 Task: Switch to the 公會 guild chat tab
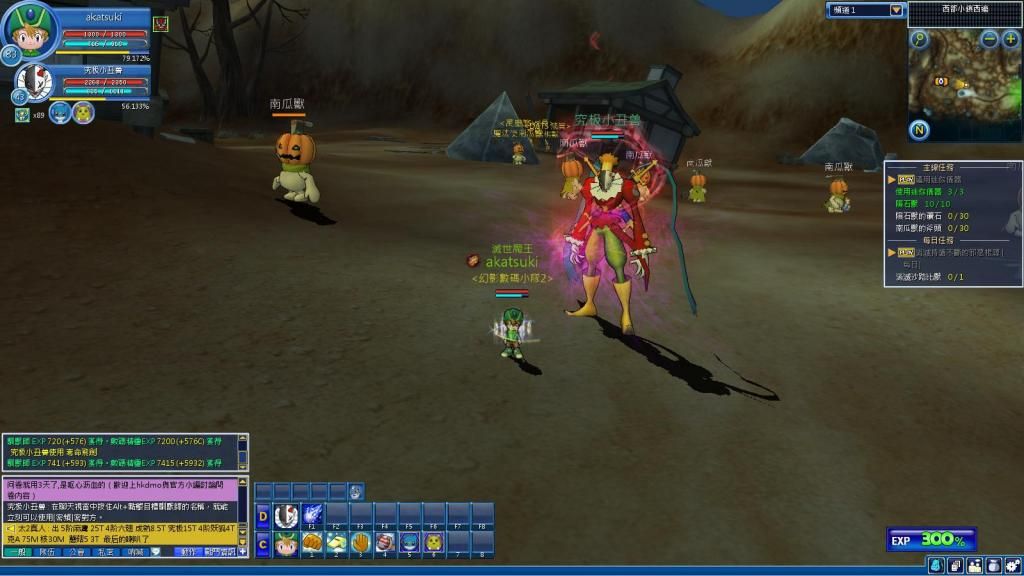point(76,551)
